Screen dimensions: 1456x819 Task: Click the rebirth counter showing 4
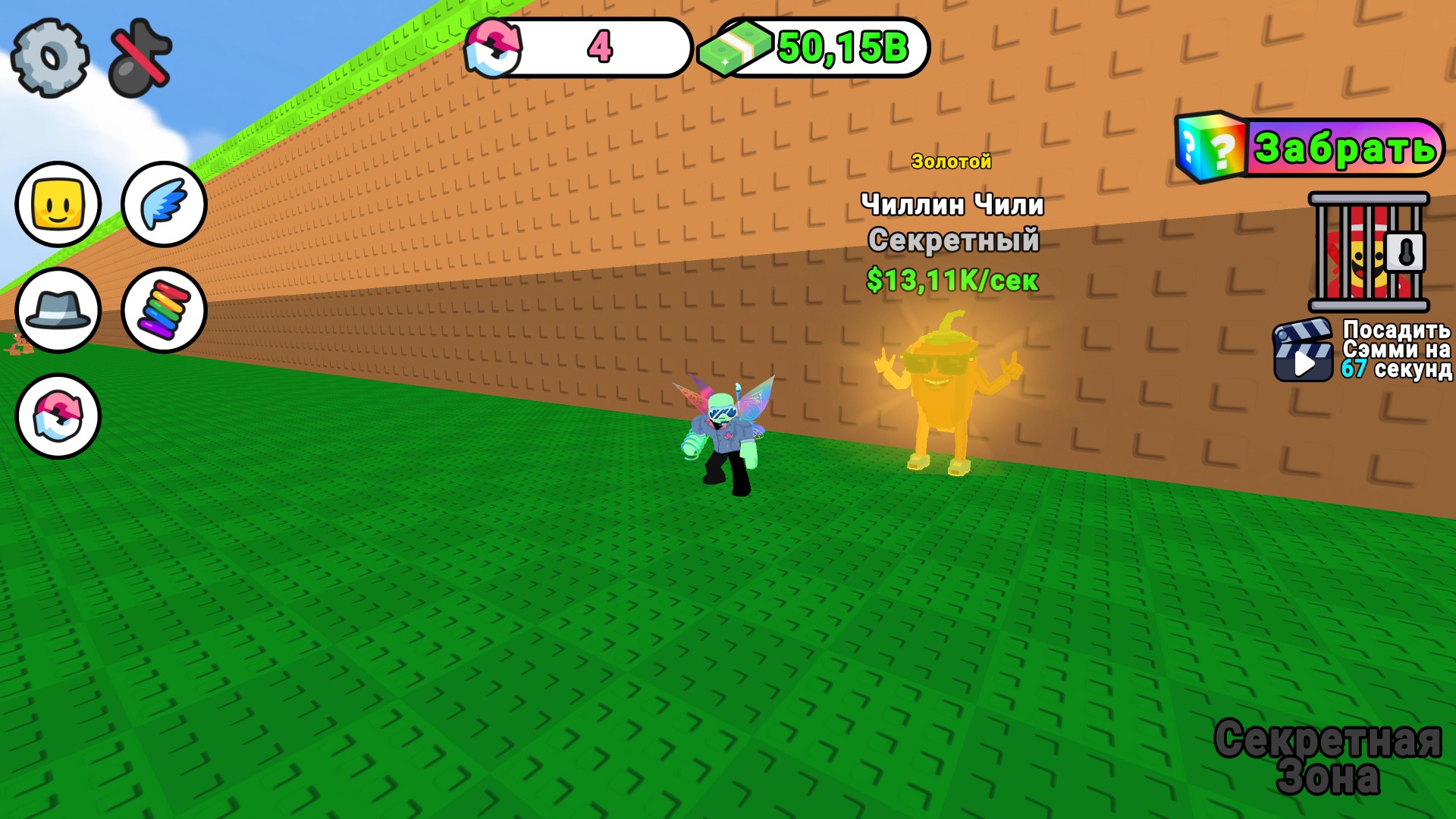(599, 48)
